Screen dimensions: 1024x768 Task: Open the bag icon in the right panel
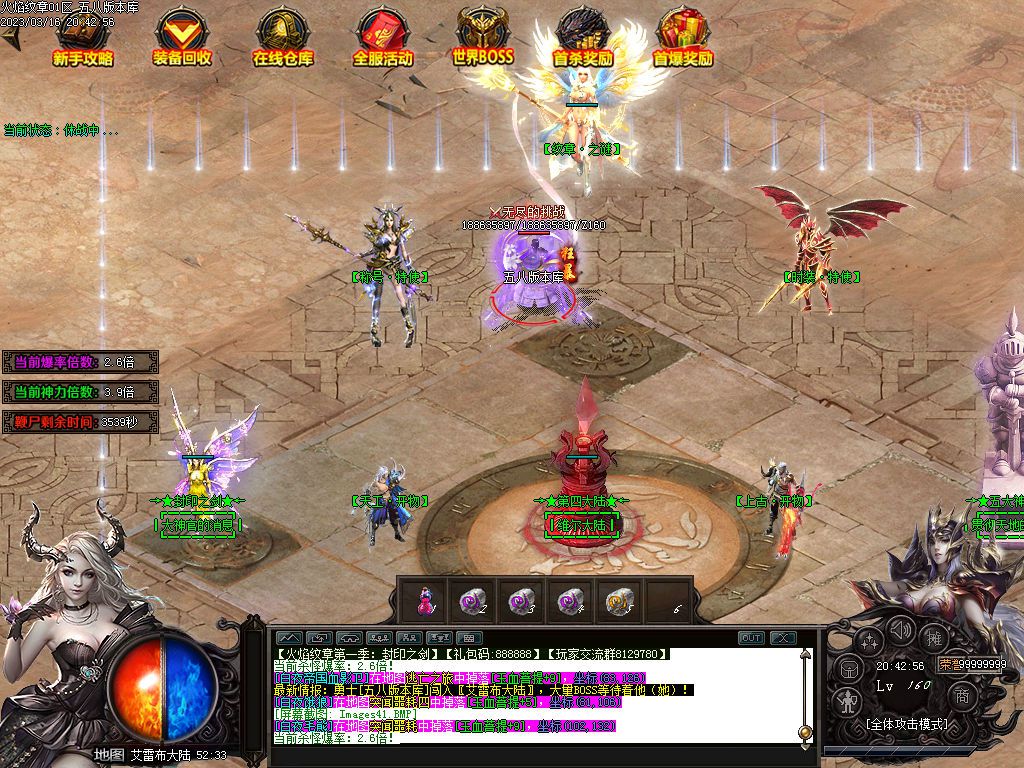click(x=847, y=669)
